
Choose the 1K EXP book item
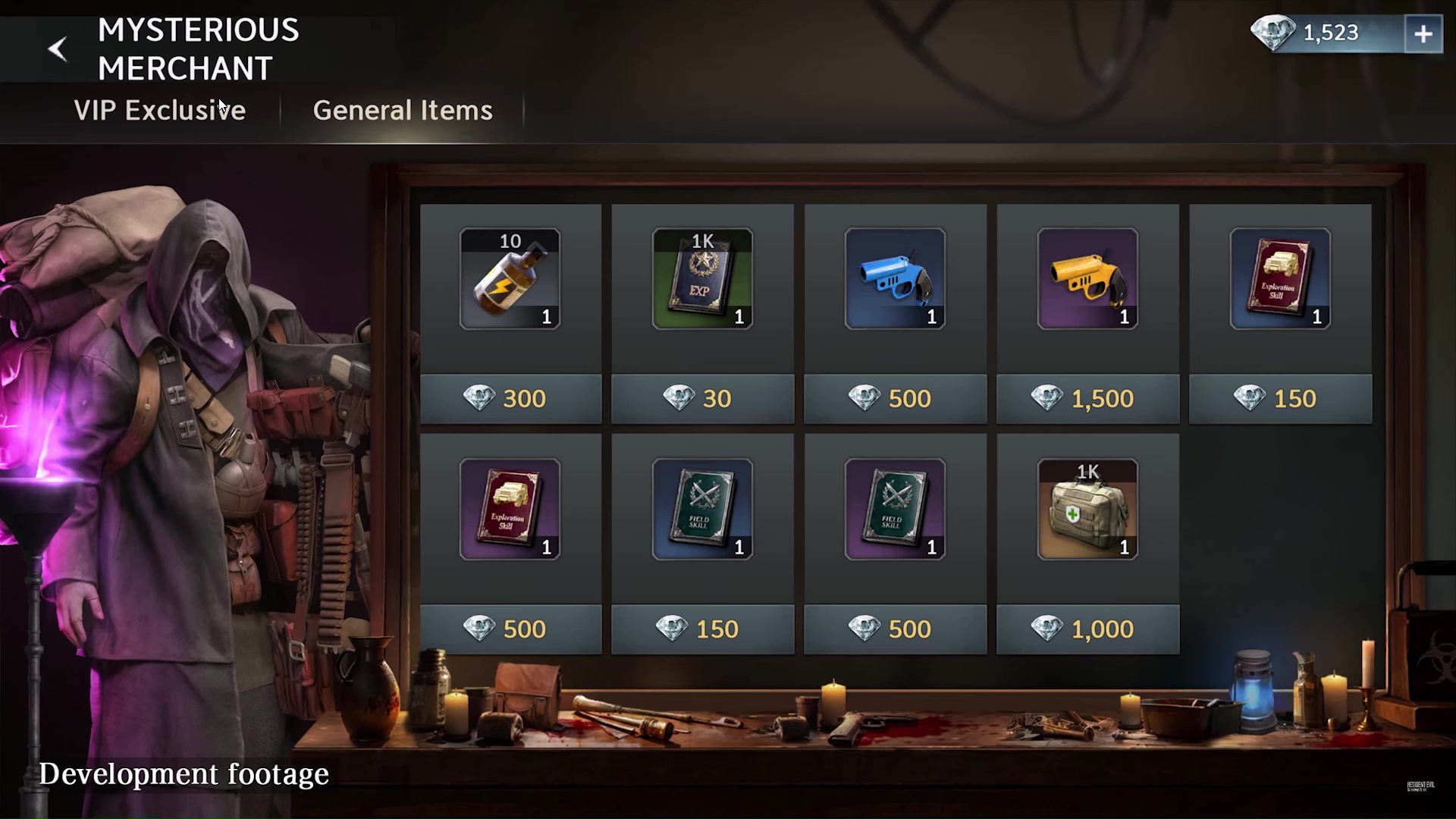click(702, 279)
